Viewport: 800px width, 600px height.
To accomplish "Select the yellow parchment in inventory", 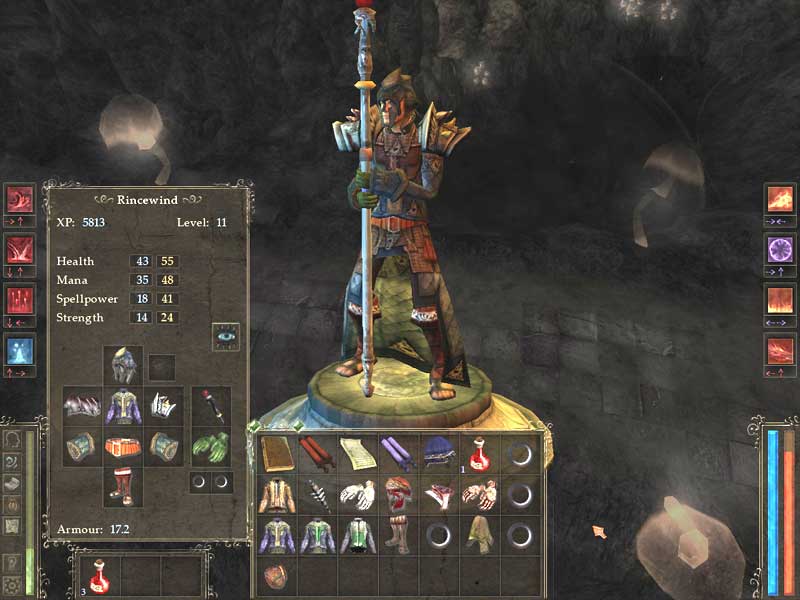I will pyautogui.click(x=356, y=454).
